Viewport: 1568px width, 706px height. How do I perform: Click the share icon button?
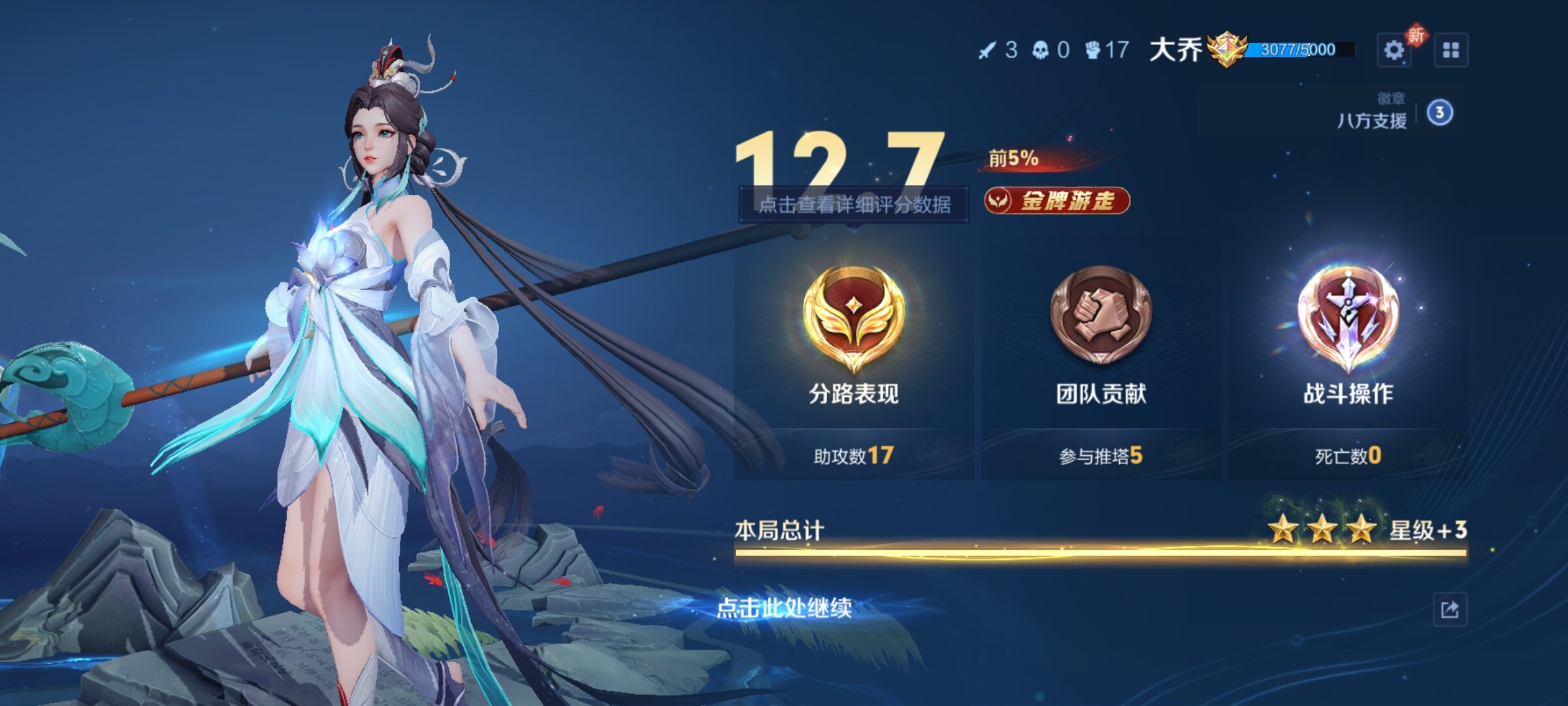coord(1450,610)
